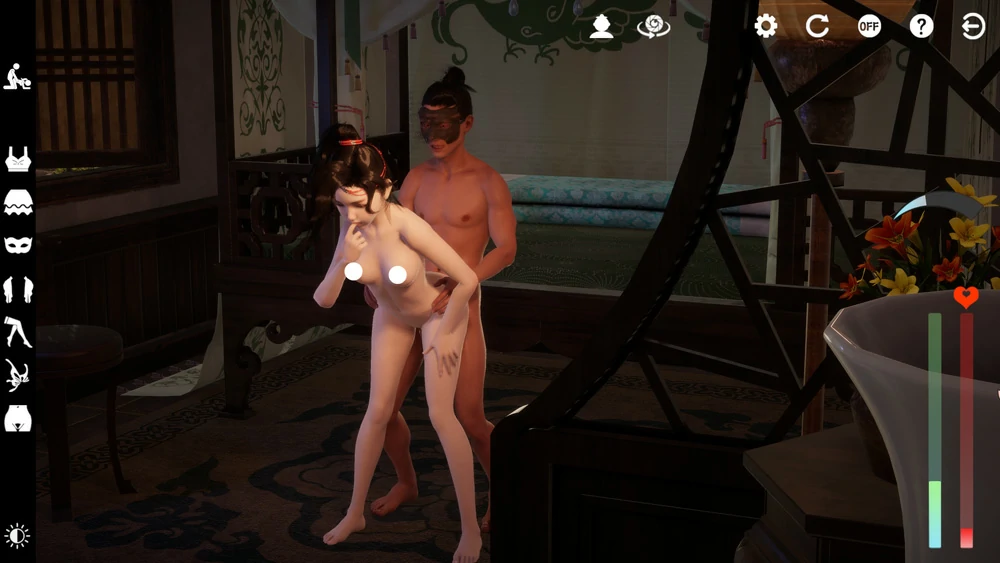
Task: Open the settings gear menu
Action: [766, 26]
